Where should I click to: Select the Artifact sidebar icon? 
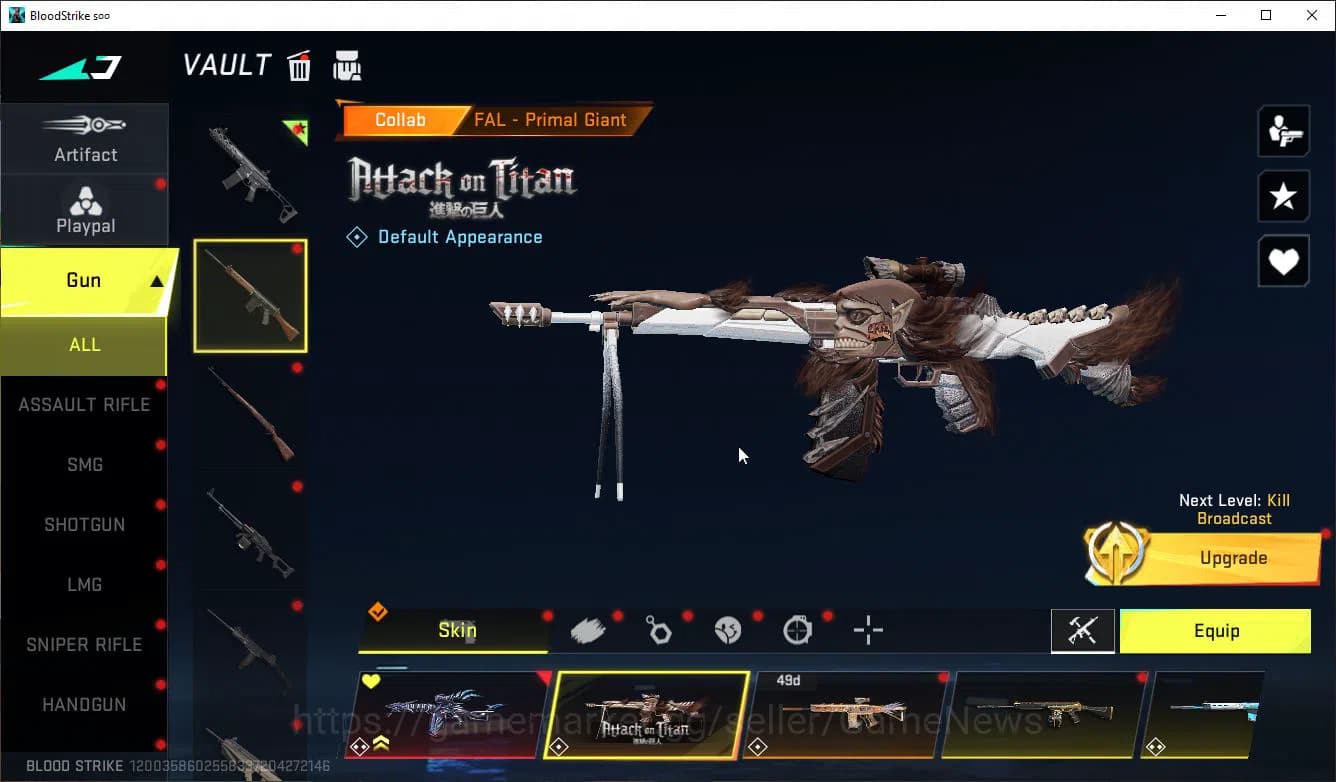pyautogui.click(x=85, y=138)
